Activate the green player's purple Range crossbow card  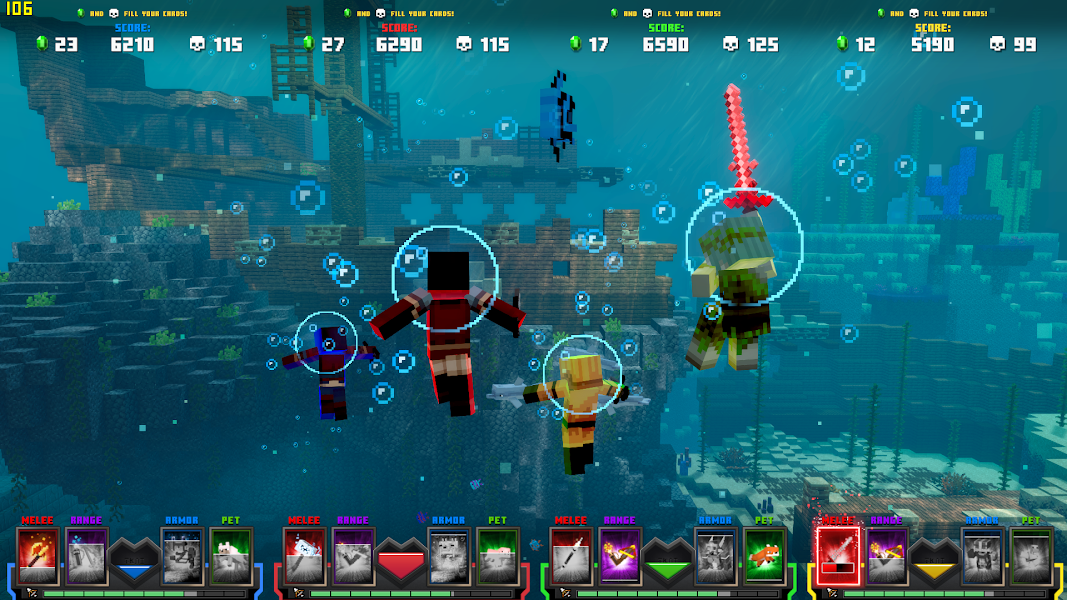coord(620,556)
